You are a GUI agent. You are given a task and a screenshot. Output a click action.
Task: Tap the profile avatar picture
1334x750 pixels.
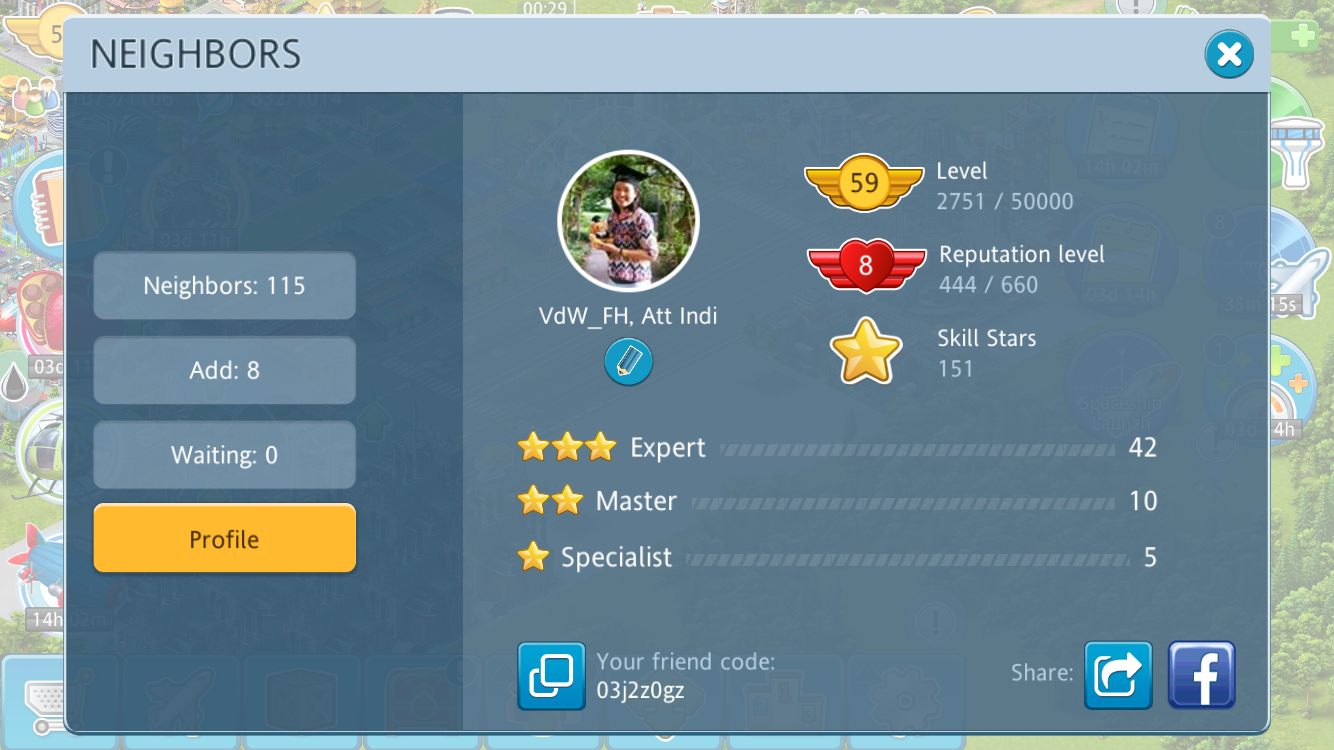click(x=628, y=221)
